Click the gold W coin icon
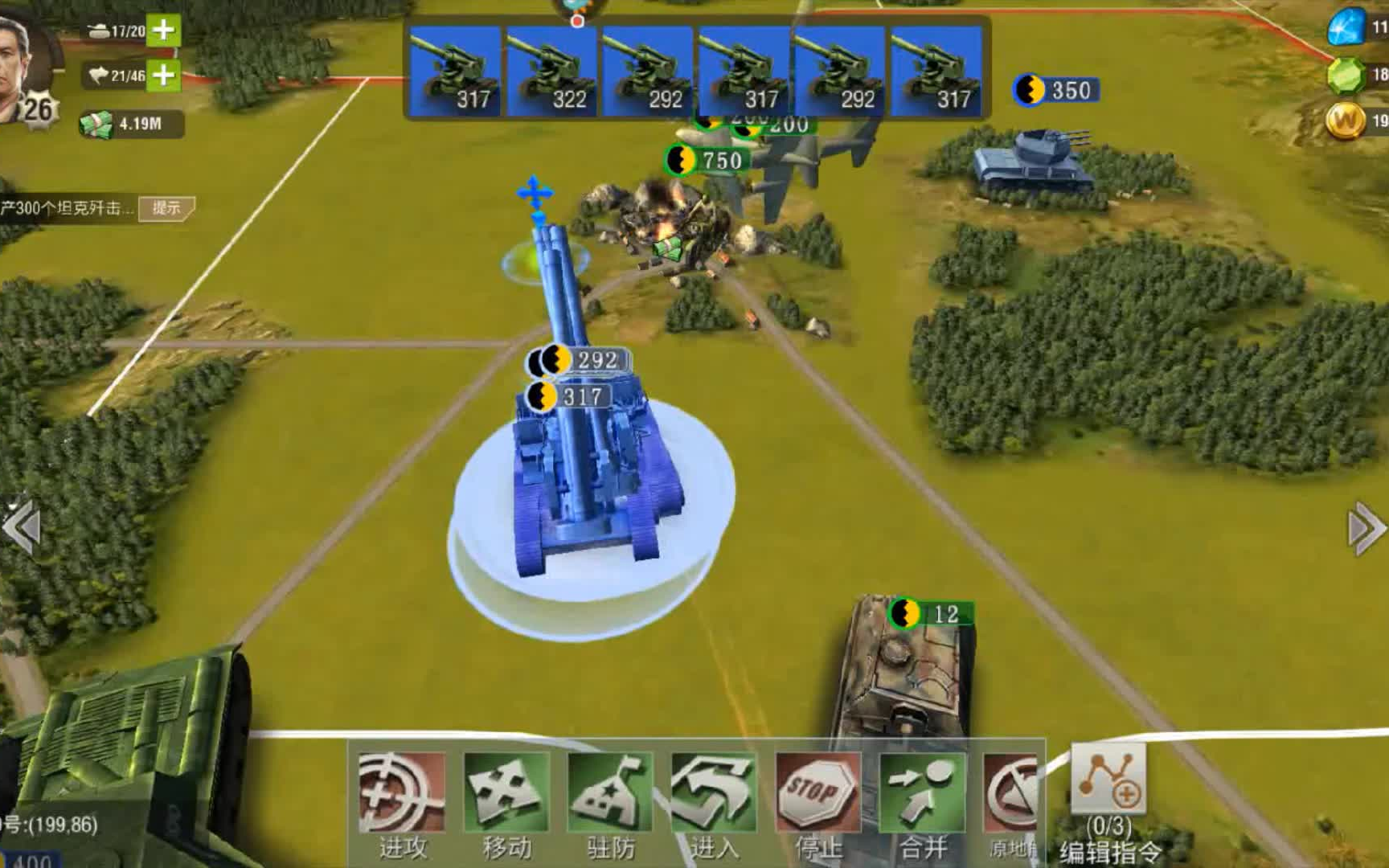This screenshot has width=1389, height=868. [x=1346, y=121]
